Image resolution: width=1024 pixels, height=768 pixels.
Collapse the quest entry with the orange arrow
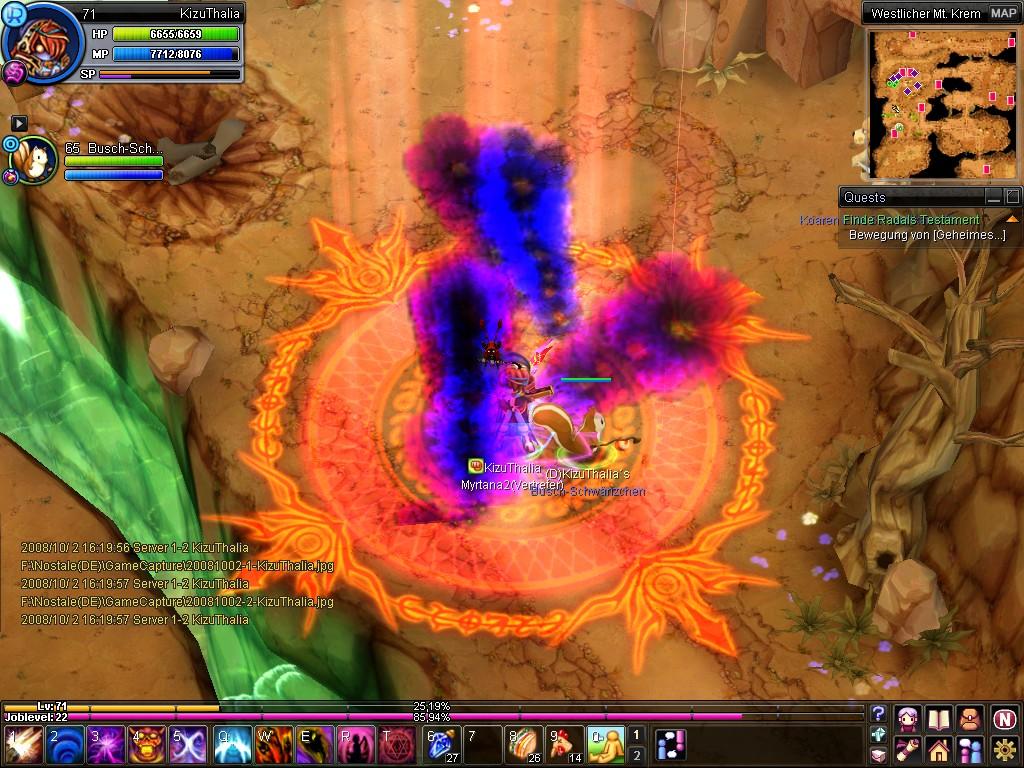1011,219
